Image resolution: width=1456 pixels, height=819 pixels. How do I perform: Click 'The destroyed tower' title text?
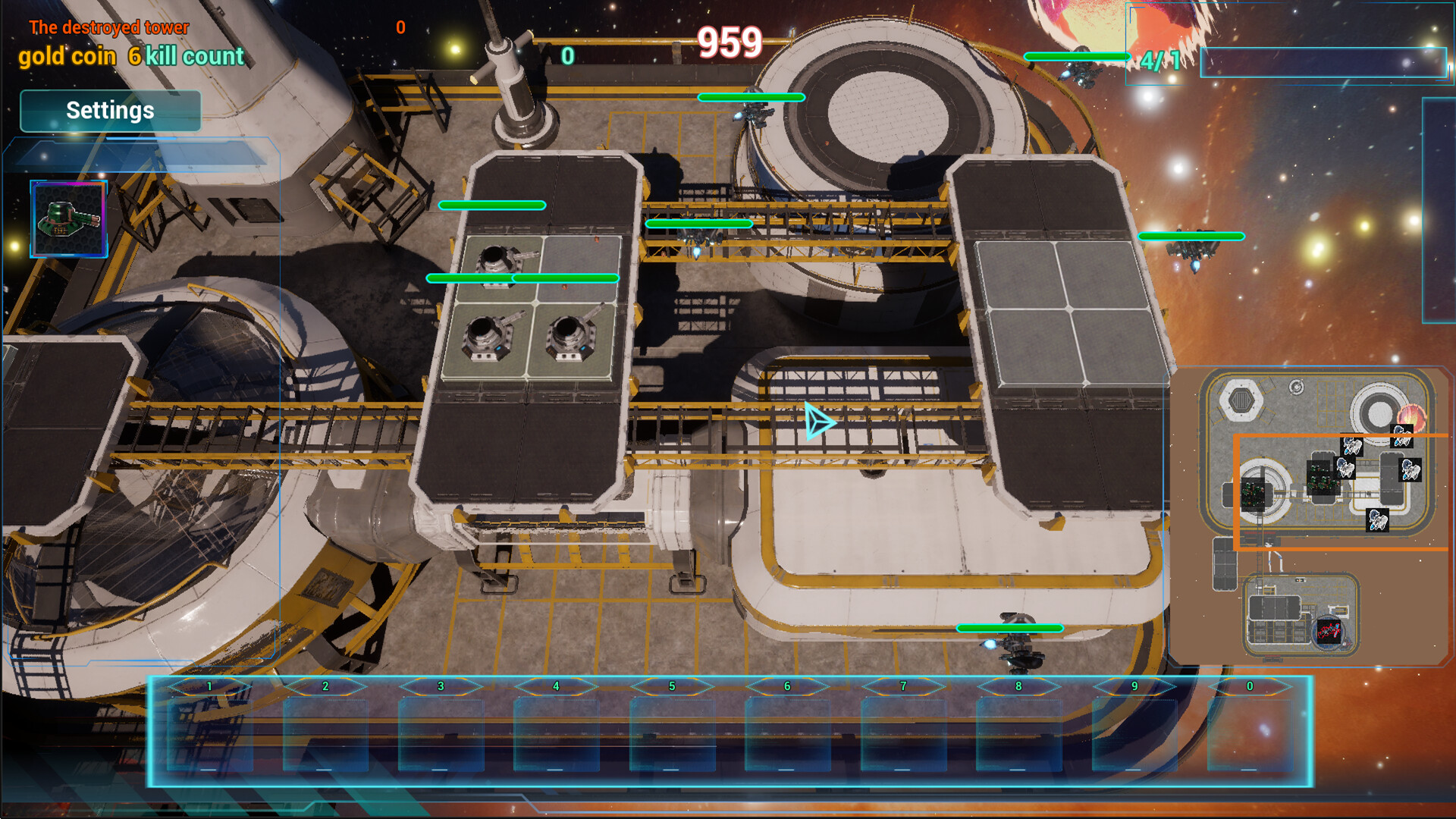coord(108,27)
